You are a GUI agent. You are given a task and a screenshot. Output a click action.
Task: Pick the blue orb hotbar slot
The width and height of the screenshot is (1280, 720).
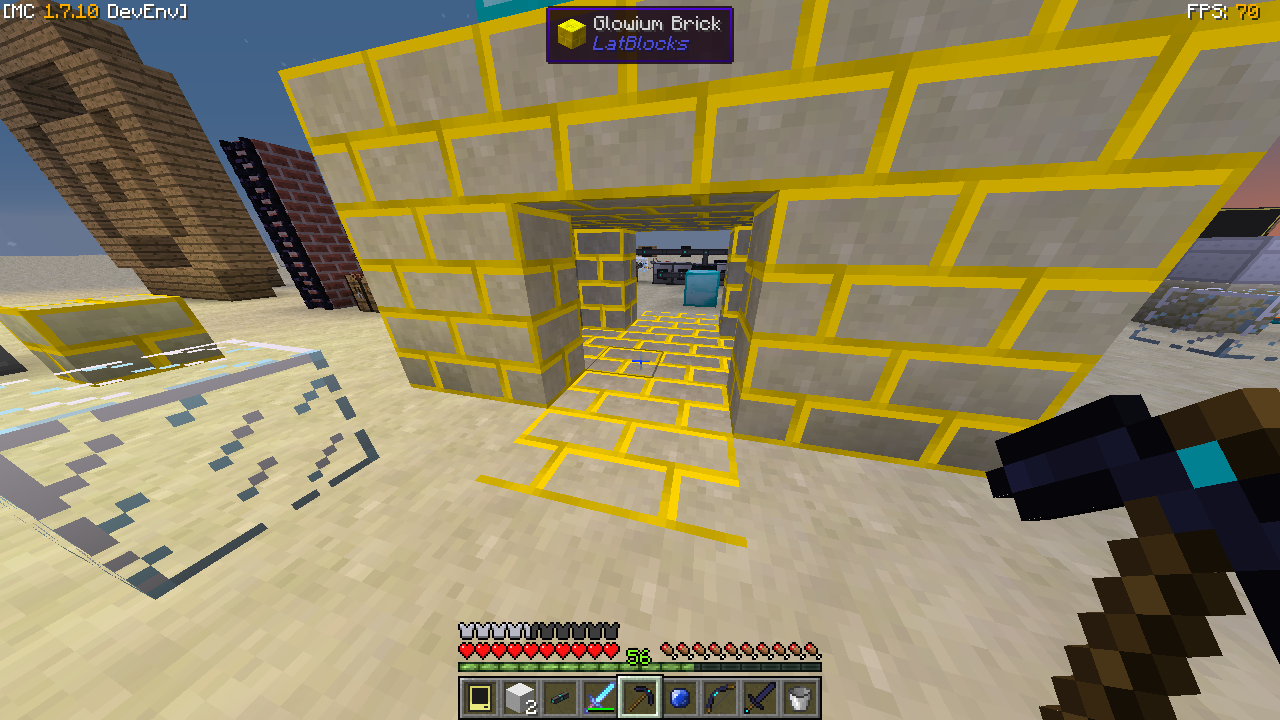pyautogui.click(x=680, y=697)
